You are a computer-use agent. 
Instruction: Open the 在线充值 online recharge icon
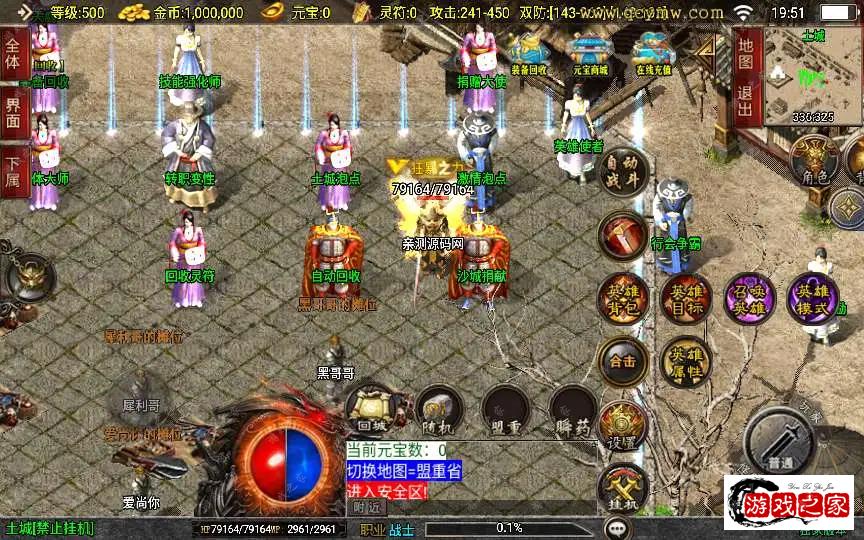tap(653, 54)
